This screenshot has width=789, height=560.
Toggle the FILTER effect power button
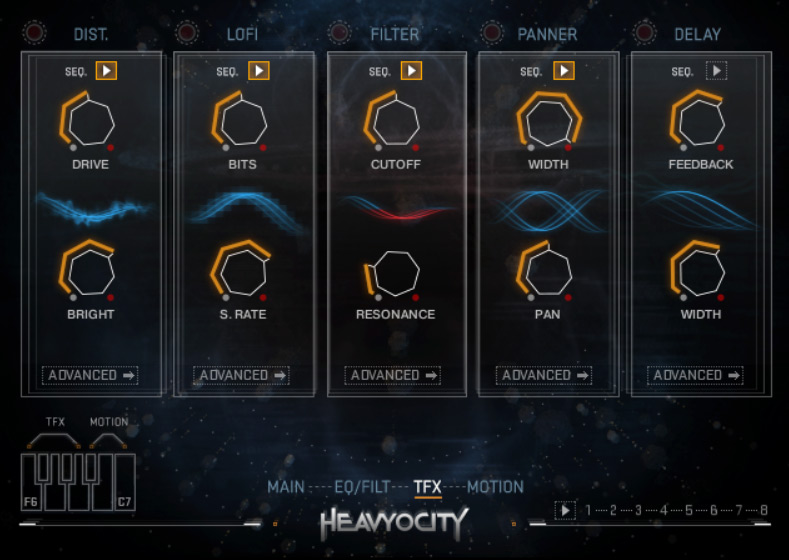tap(339, 33)
